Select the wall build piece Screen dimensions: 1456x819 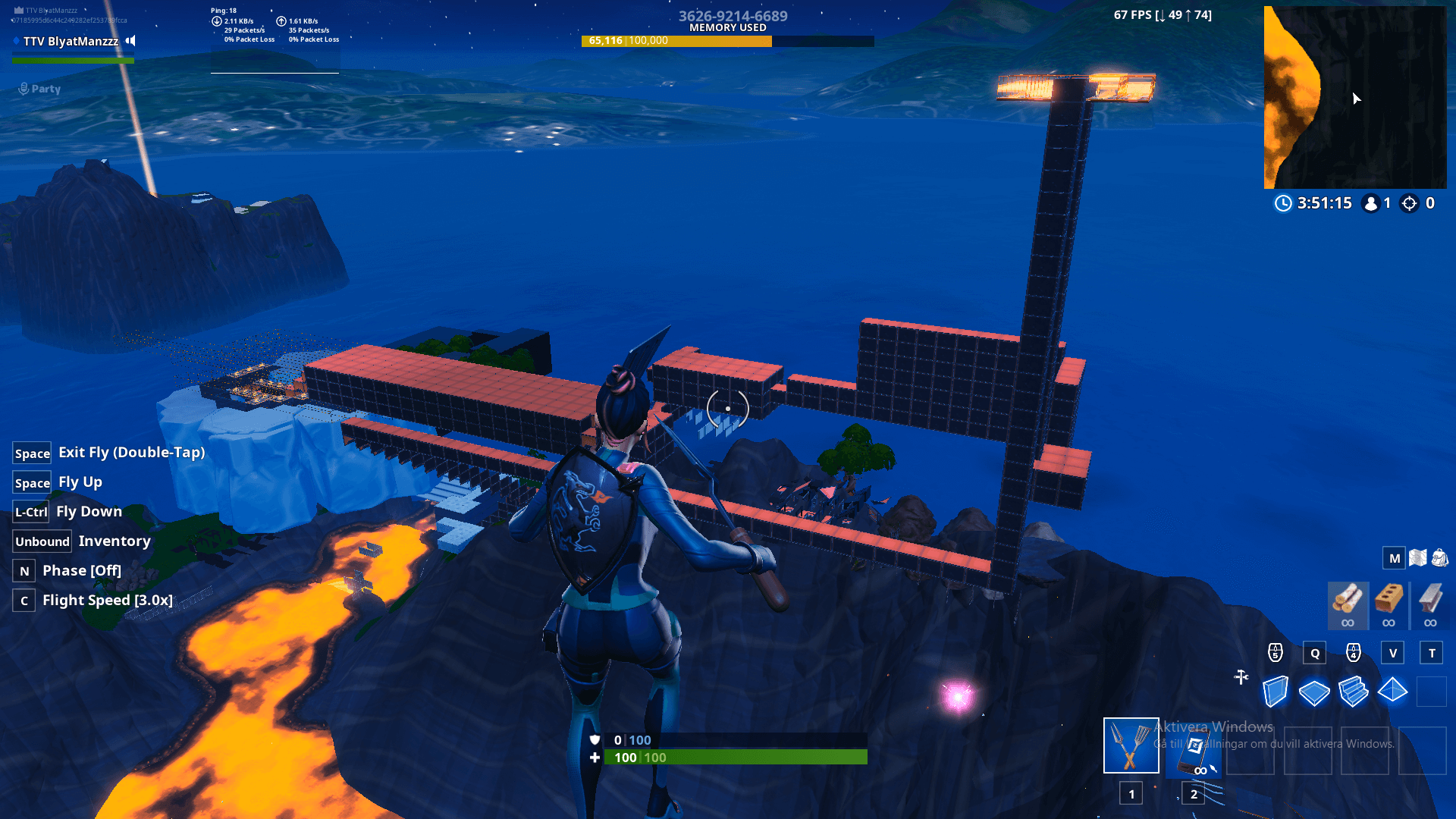point(1275,691)
